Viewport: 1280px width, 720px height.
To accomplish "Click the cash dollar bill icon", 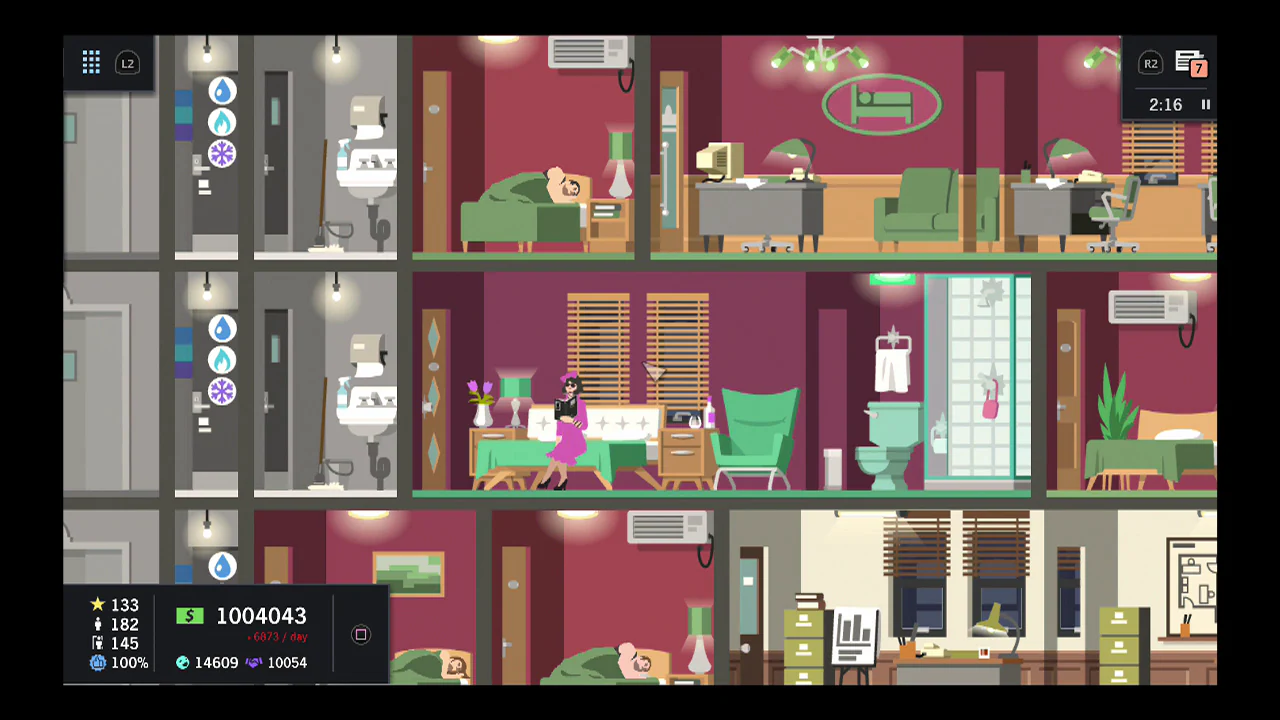I will click(190, 616).
